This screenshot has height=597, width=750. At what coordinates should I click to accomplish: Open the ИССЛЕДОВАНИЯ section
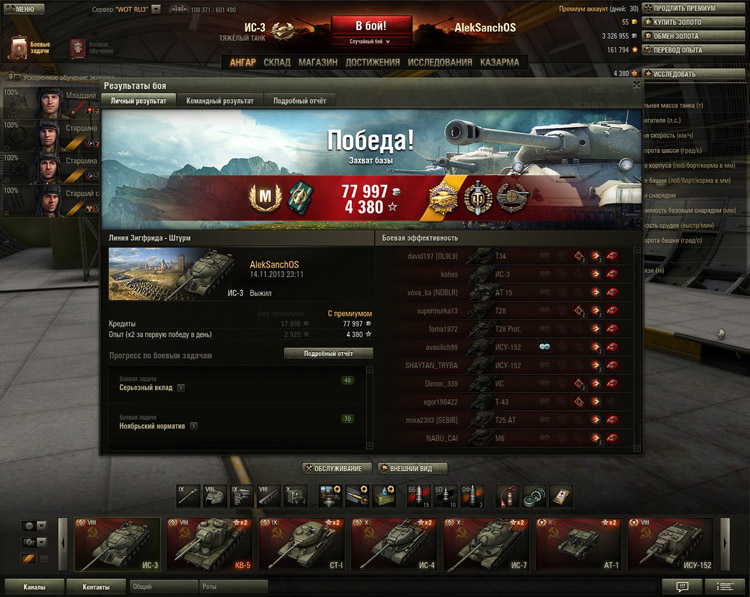coord(440,62)
